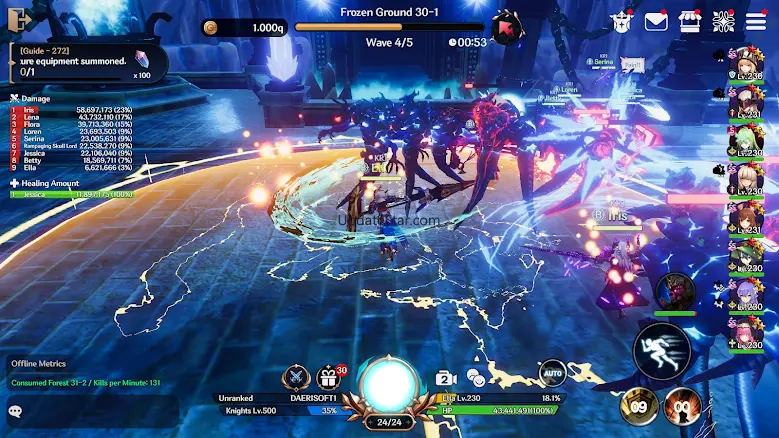Screen dimensions: 779x438
Task: Tap the crossed swords icon
Action: click(x=295, y=378)
